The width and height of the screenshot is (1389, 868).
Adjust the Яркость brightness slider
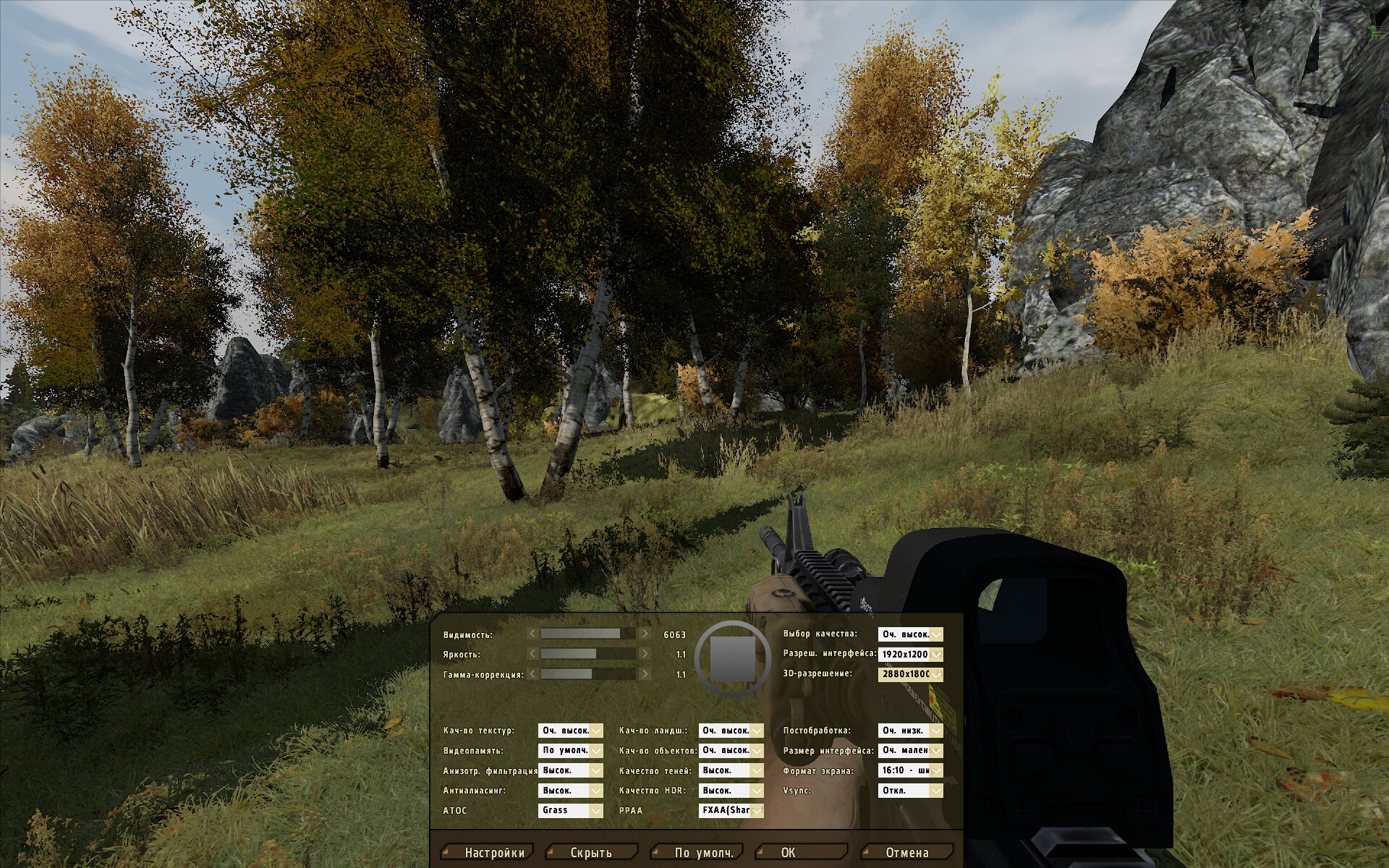(587, 654)
